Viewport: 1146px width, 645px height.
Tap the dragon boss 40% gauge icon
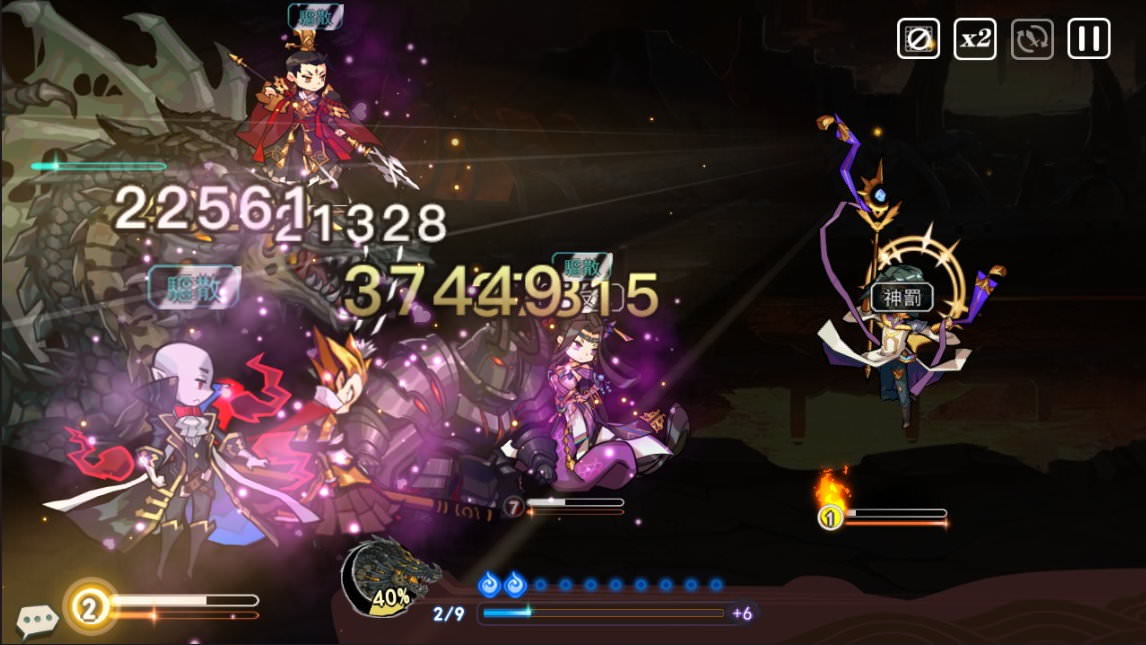pyautogui.click(x=388, y=577)
